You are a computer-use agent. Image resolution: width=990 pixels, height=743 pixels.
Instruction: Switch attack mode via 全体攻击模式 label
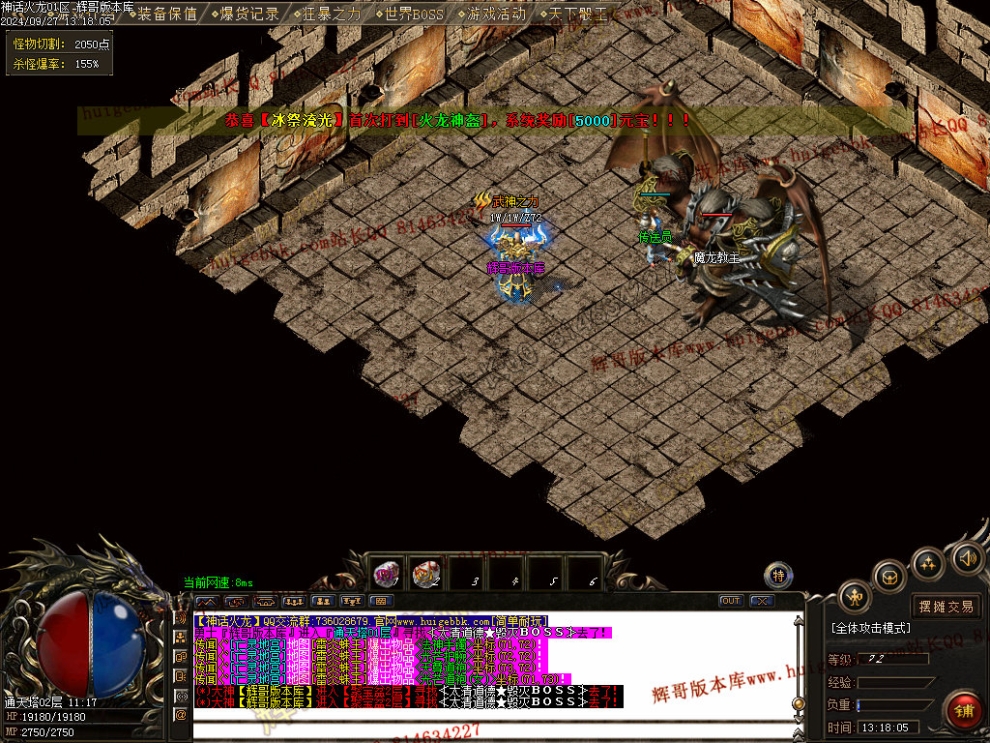(x=870, y=628)
